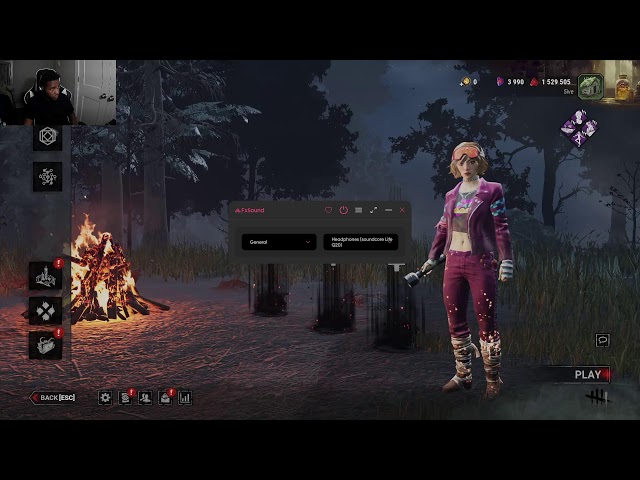640x480 pixels.
Task: Add auric cells with the plus coin icon
Action: (x=467, y=82)
